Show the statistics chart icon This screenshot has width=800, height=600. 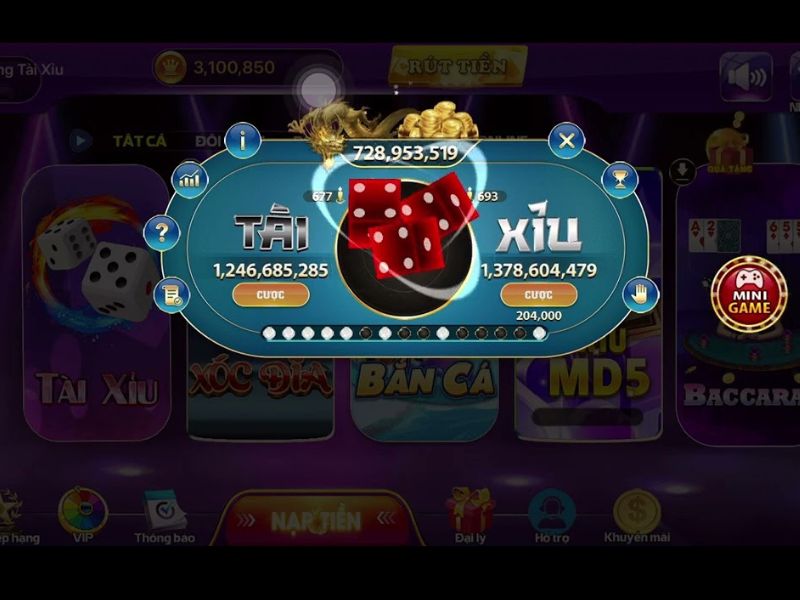pos(188,180)
